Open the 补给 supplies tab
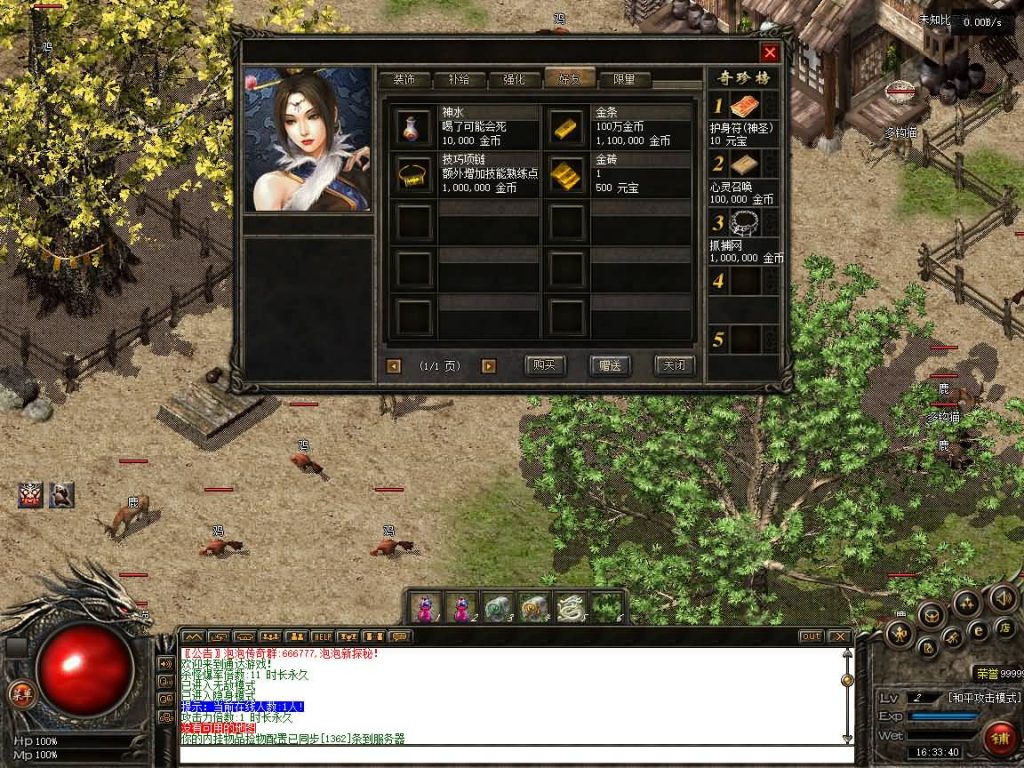The height and width of the screenshot is (768, 1024). (459, 80)
